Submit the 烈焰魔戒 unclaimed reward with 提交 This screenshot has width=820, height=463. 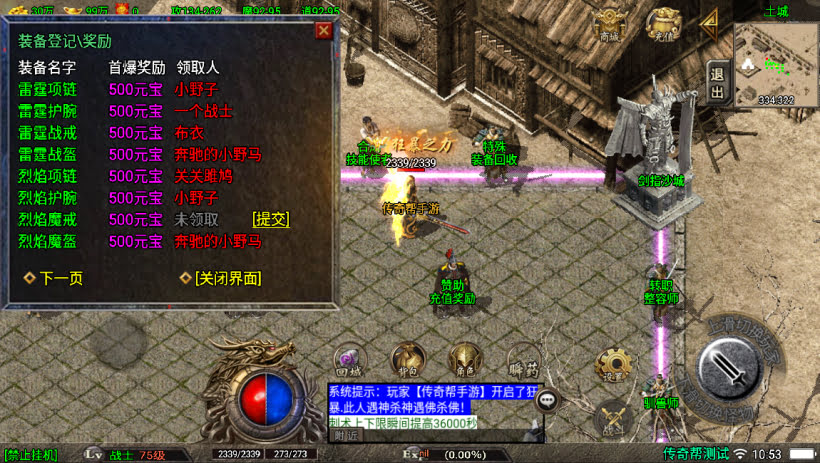(x=270, y=219)
